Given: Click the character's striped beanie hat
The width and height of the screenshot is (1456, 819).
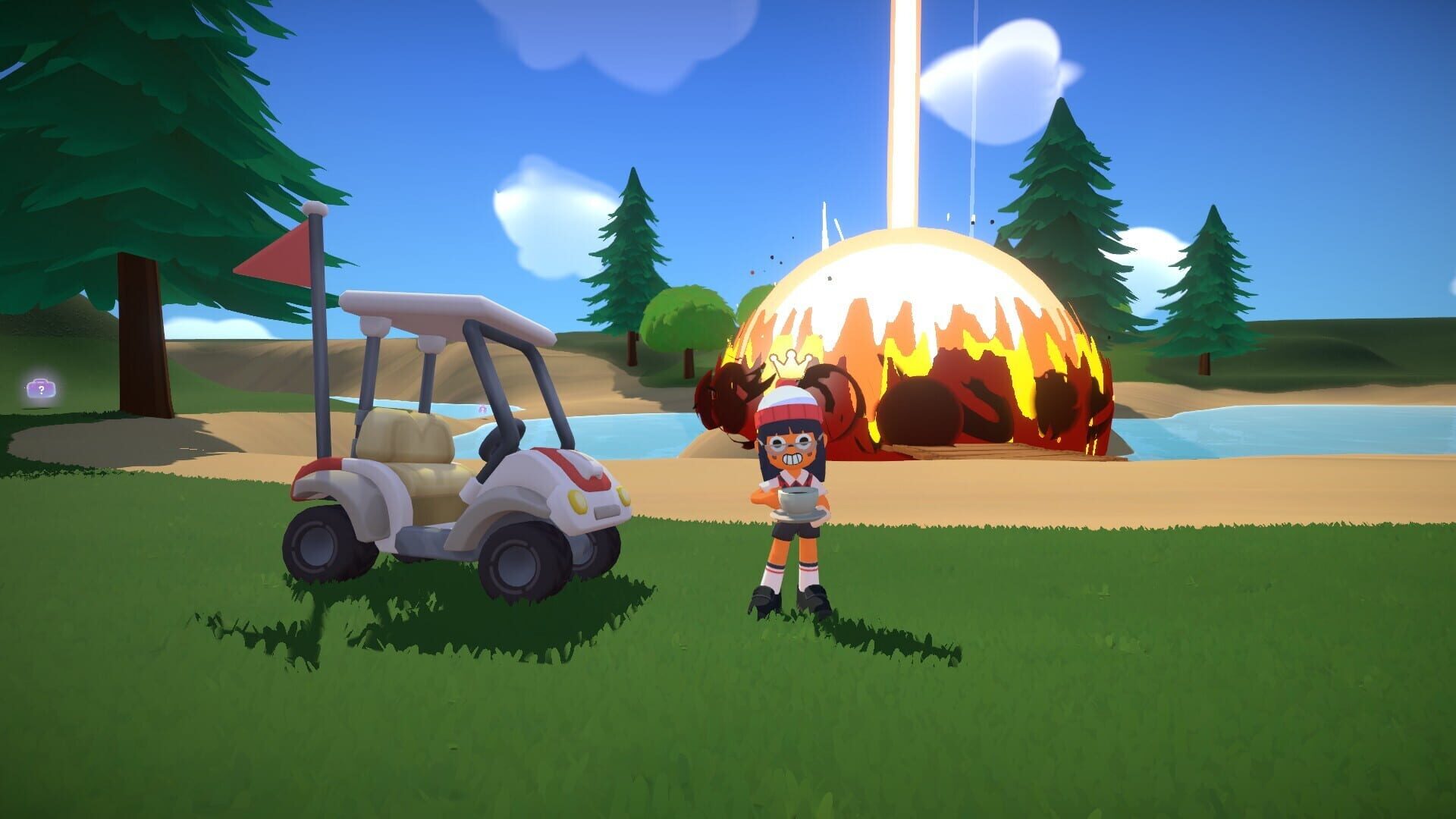Looking at the screenshot, I should pos(786,398).
